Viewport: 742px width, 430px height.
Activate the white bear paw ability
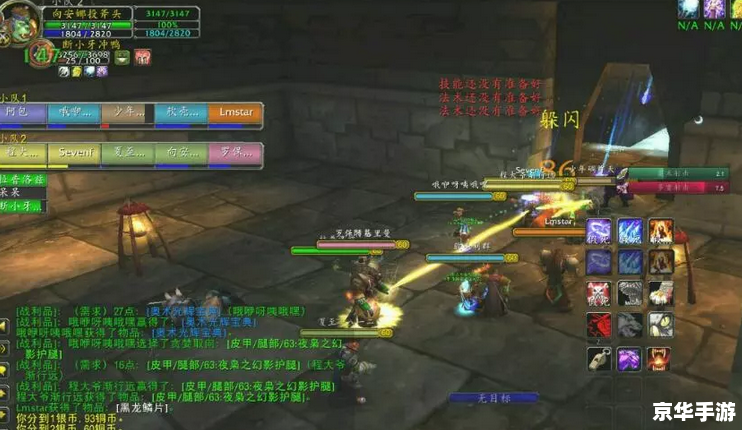pyautogui.click(x=661, y=294)
